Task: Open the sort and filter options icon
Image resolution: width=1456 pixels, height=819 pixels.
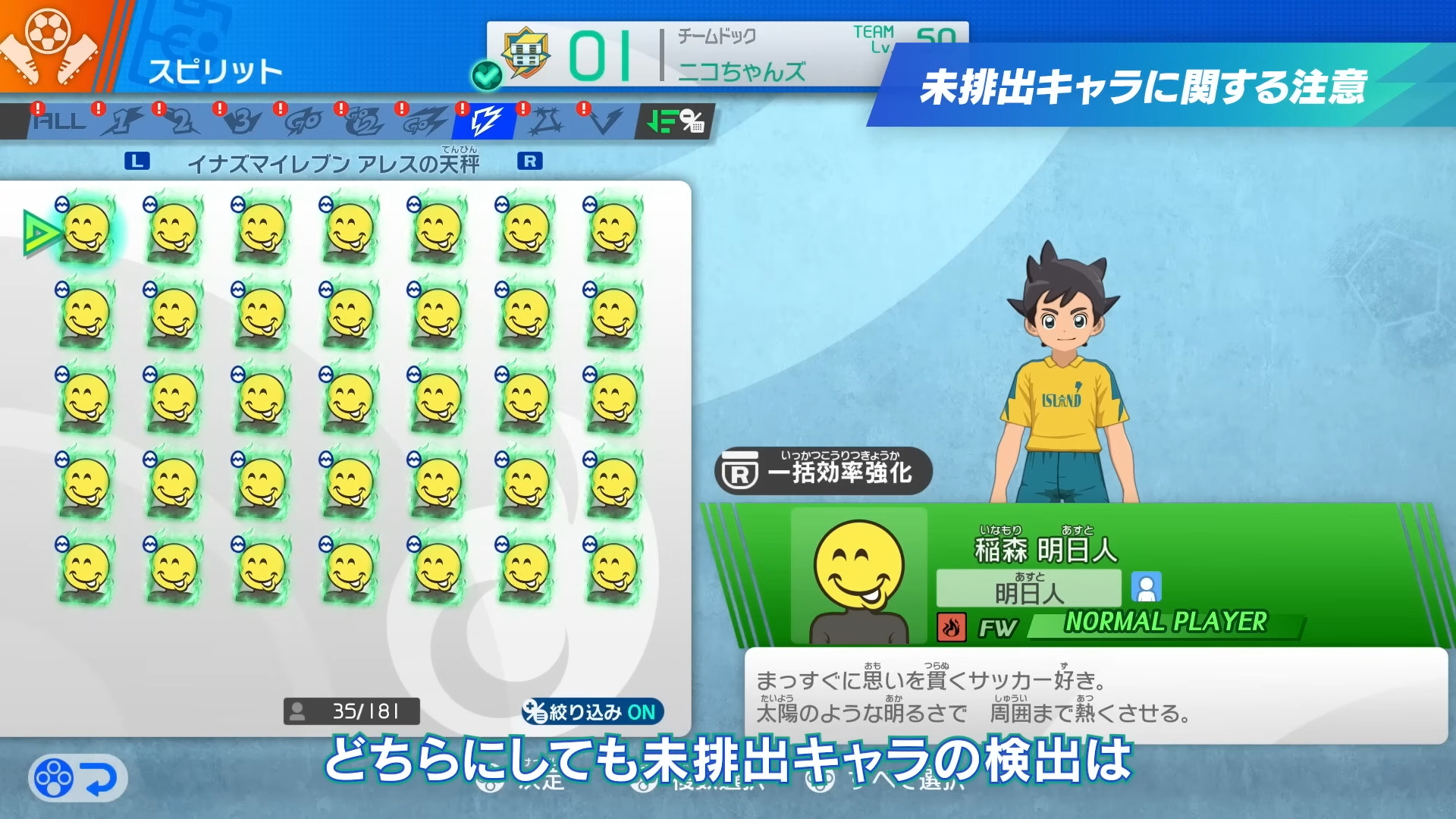Action: (675, 121)
